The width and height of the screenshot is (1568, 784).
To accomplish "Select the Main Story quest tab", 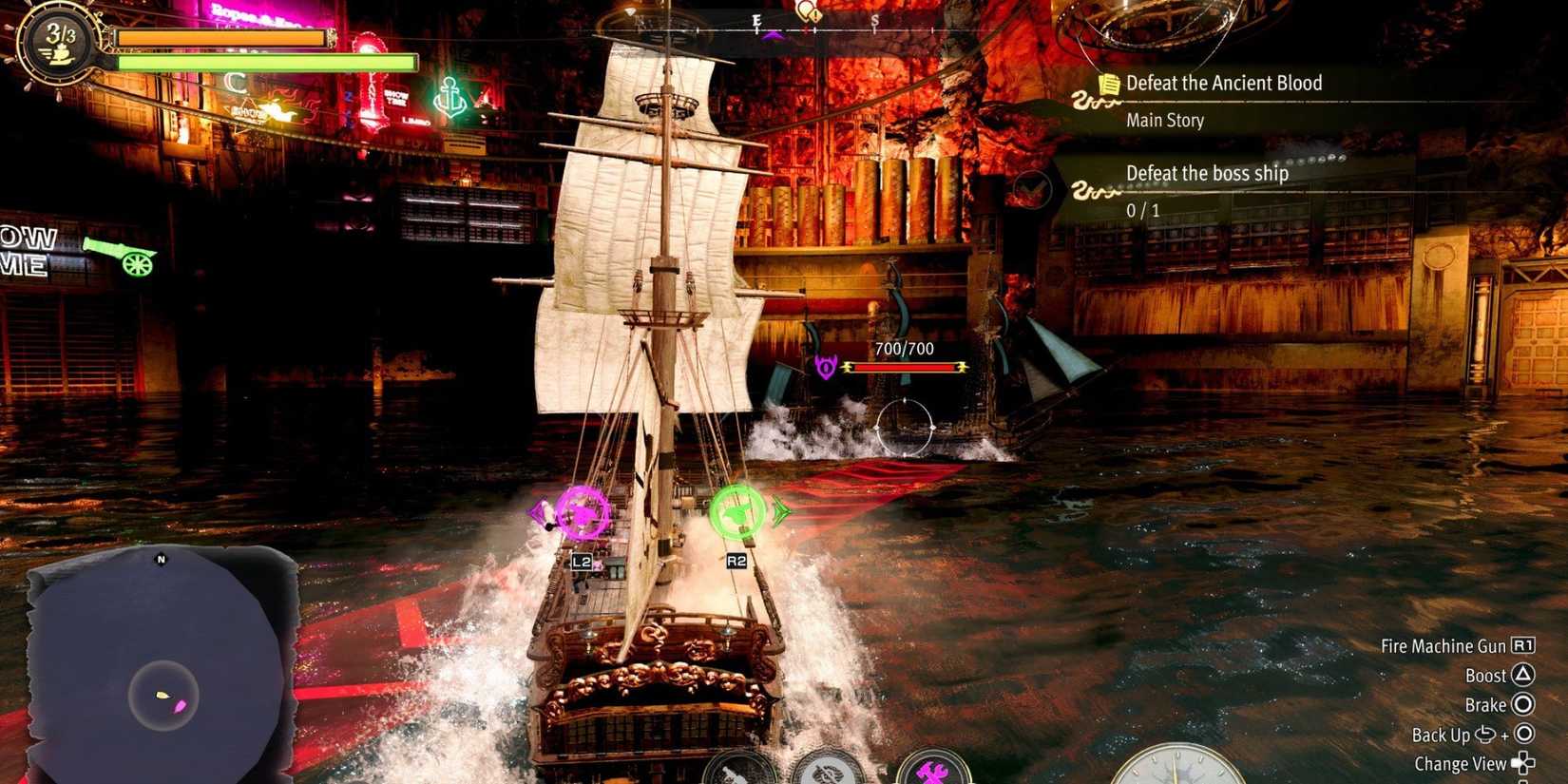I will click(1165, 120).
